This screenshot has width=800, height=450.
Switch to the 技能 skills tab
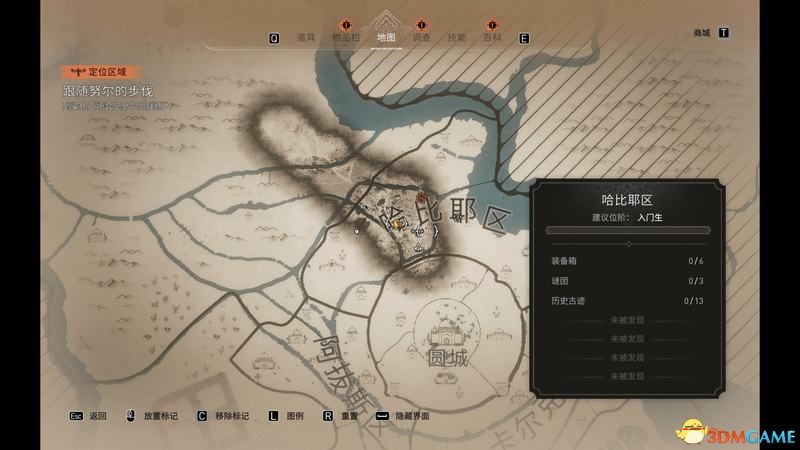pos(456,38)
